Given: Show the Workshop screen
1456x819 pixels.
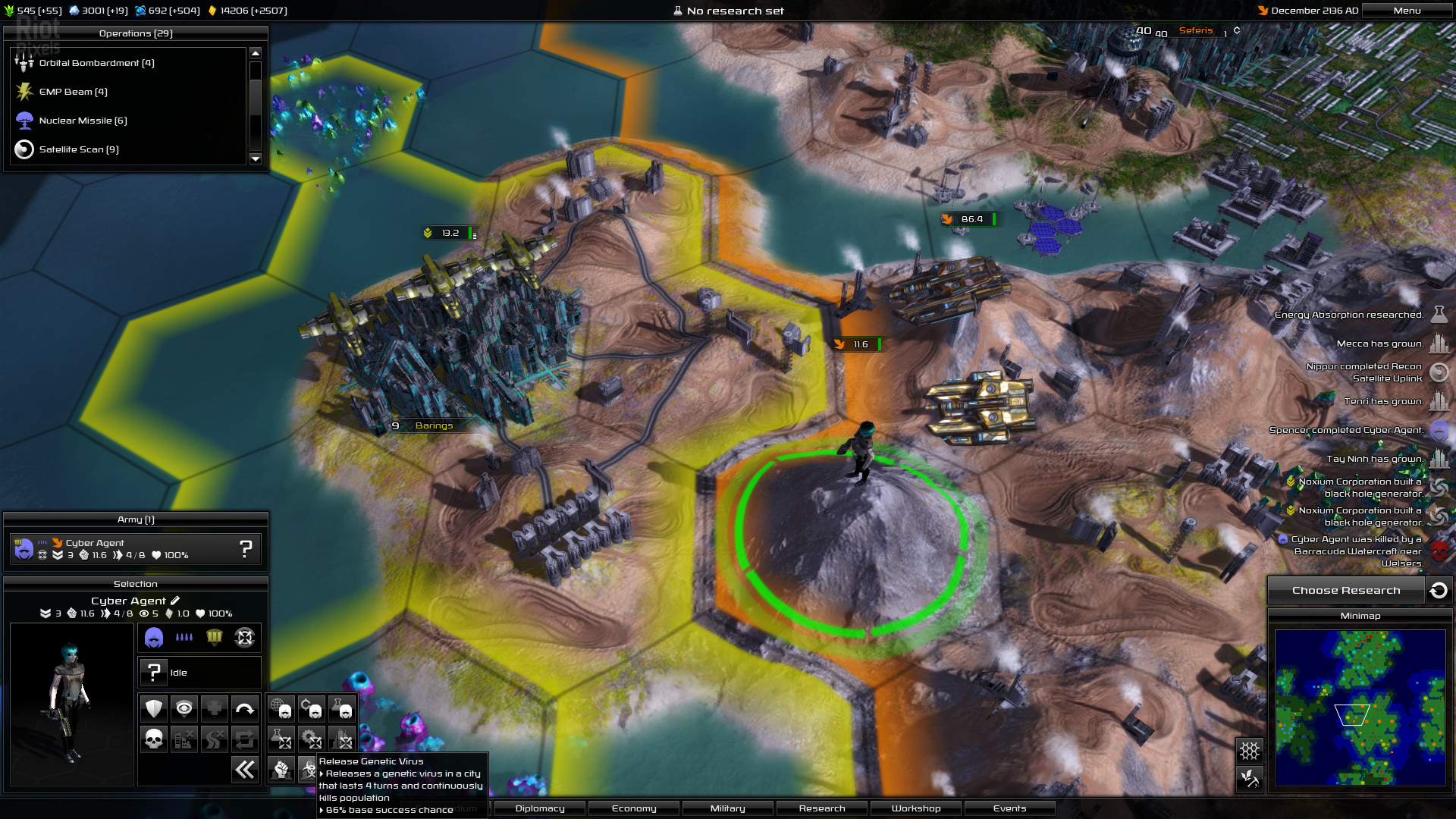Looking at the screenshot, I should tap(916, 808).
